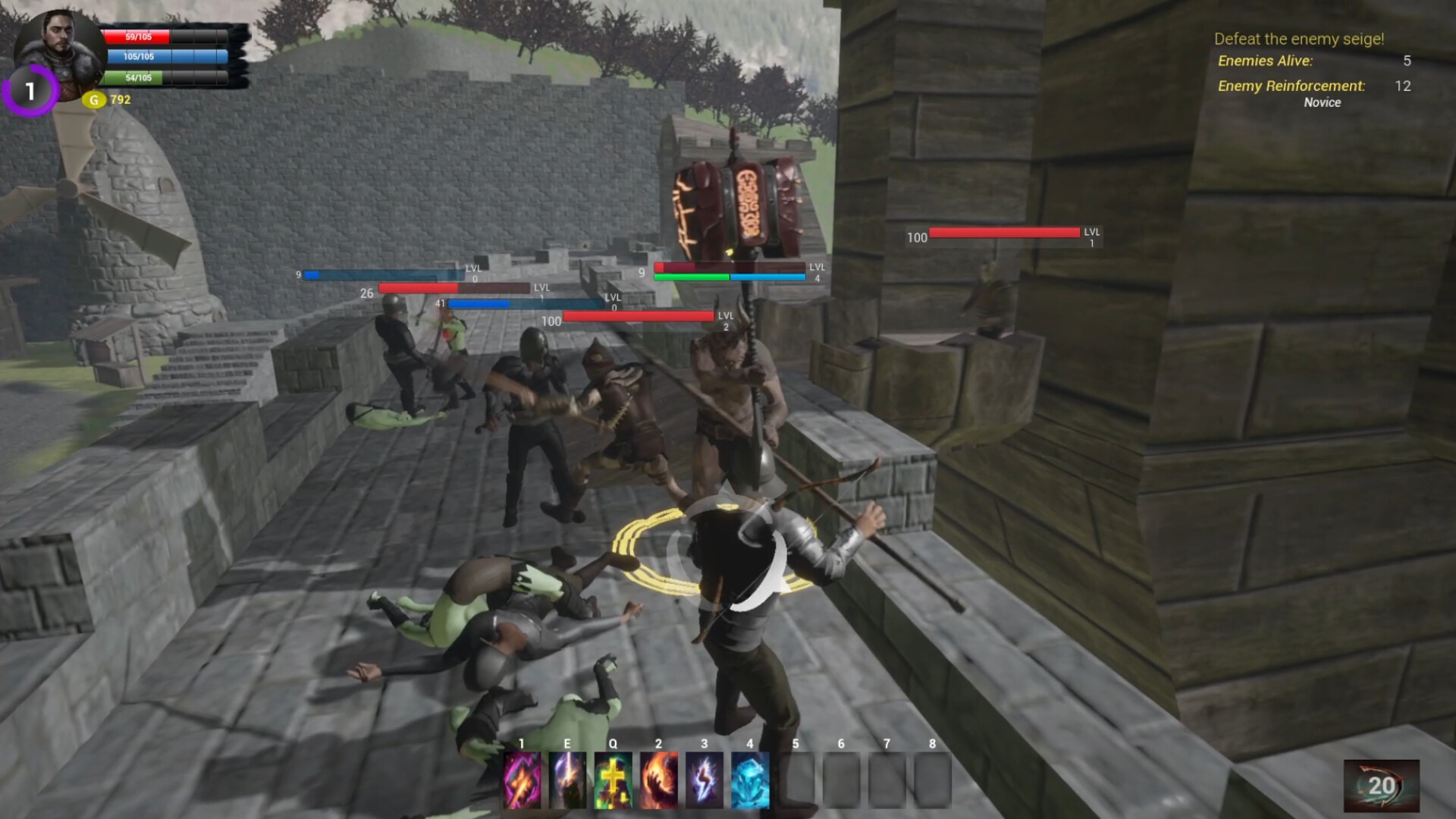Trigger the fireball spell in slot 2
Image resolution: width=1456 pixels, height=819 pixels.
[x=659, y=782]
